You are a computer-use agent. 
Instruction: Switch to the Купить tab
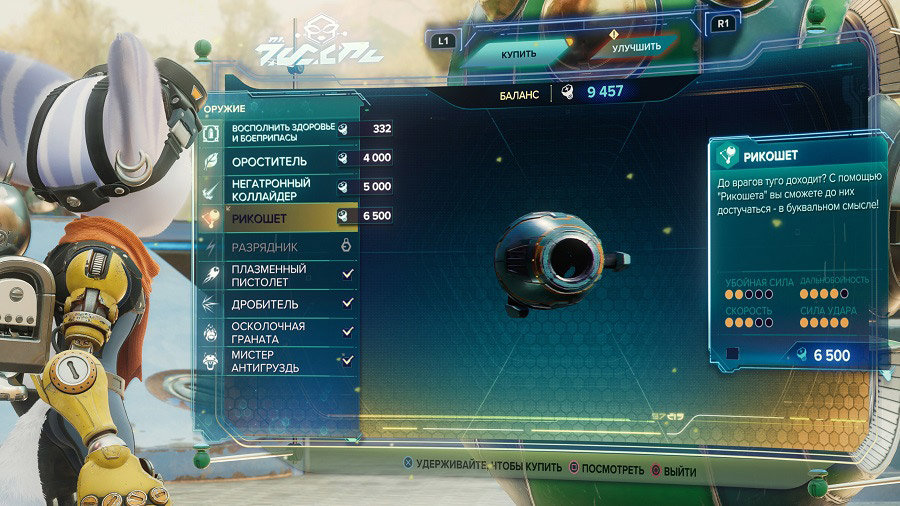pos(518,53)
